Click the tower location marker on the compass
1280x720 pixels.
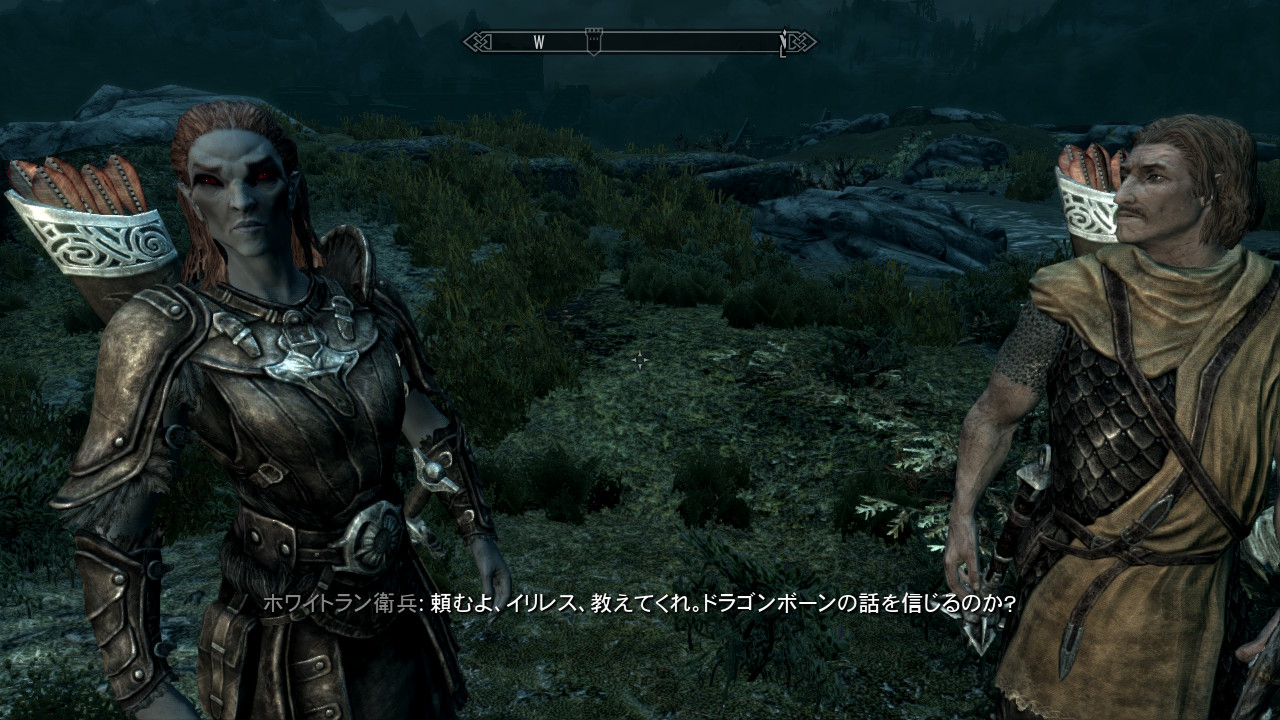[x=593, y=42]
